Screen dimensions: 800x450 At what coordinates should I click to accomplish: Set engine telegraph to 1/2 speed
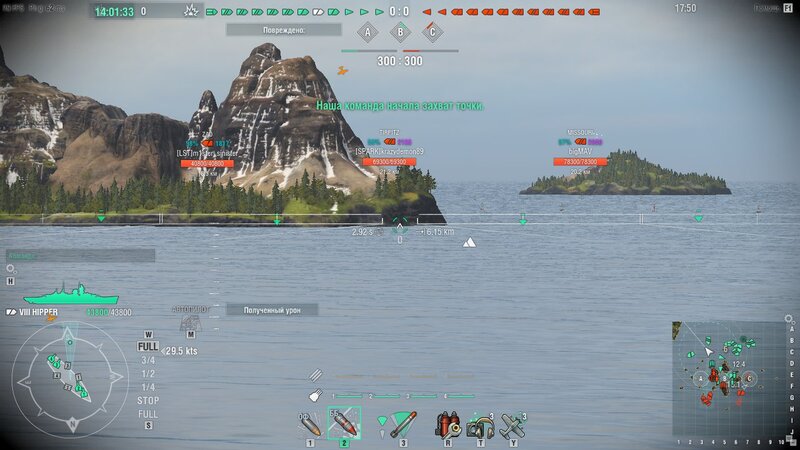click(x=148, y=373)
